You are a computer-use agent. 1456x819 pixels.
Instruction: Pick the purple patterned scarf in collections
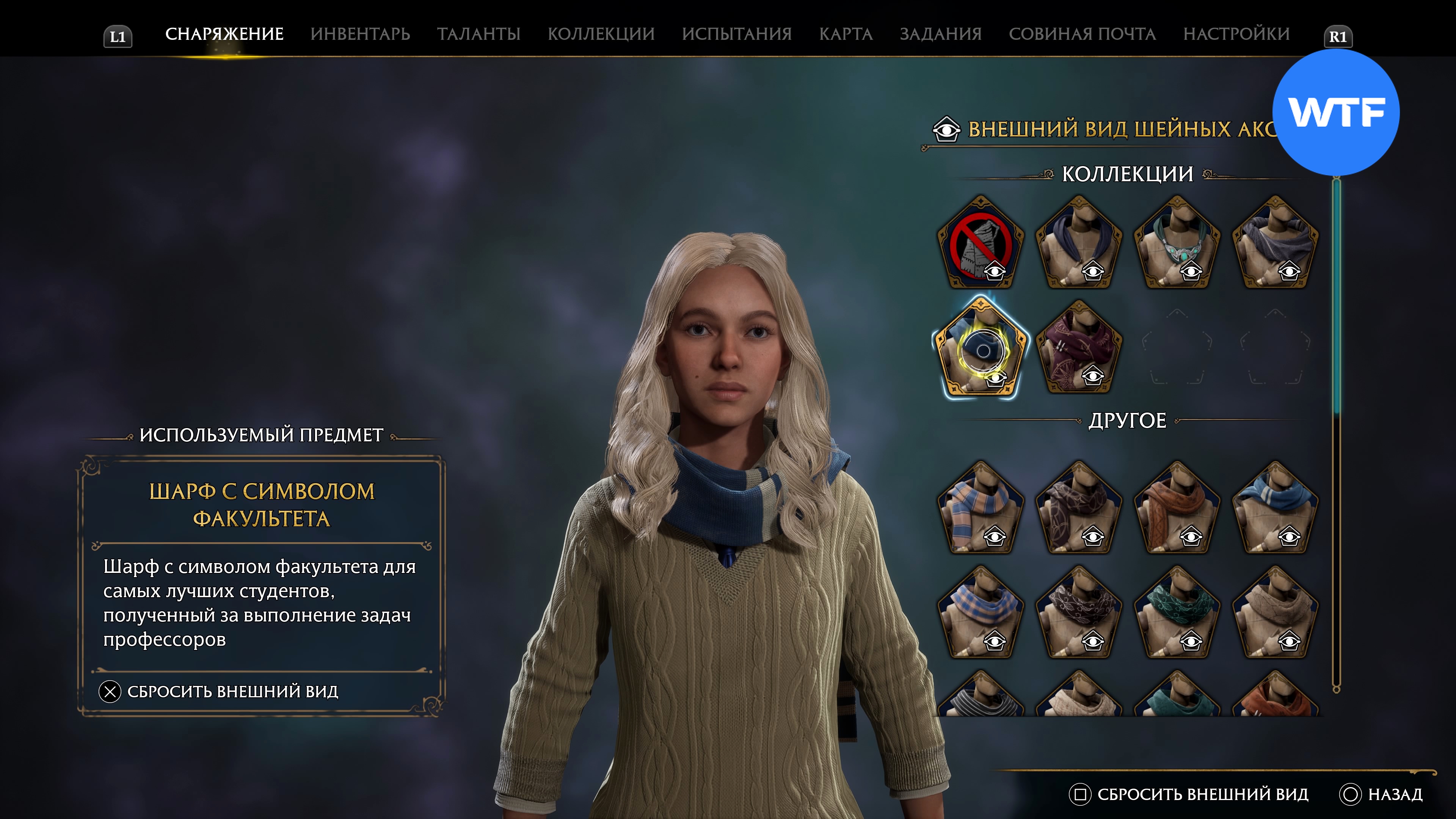click(1078, 348)
